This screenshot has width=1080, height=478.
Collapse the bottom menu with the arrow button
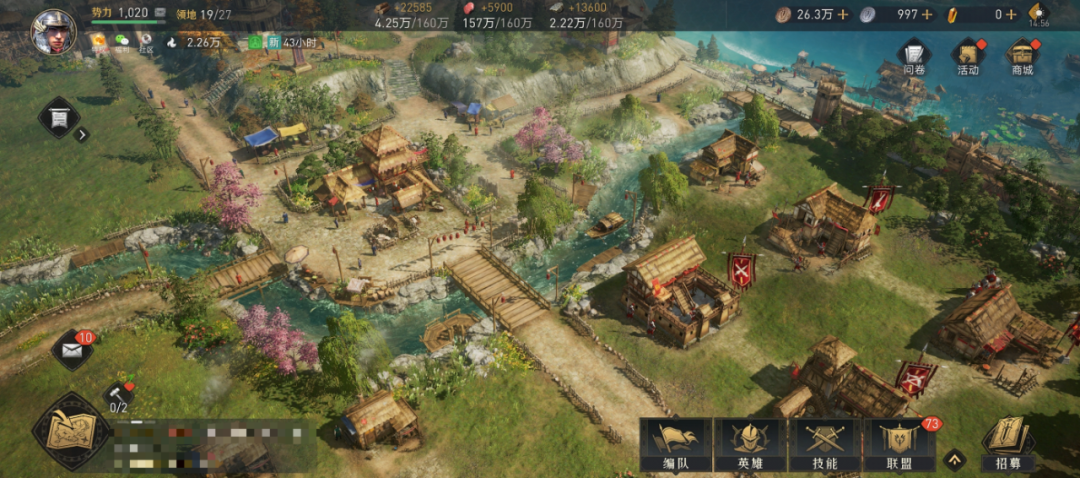pyautogui.click(x=956, y=460)
